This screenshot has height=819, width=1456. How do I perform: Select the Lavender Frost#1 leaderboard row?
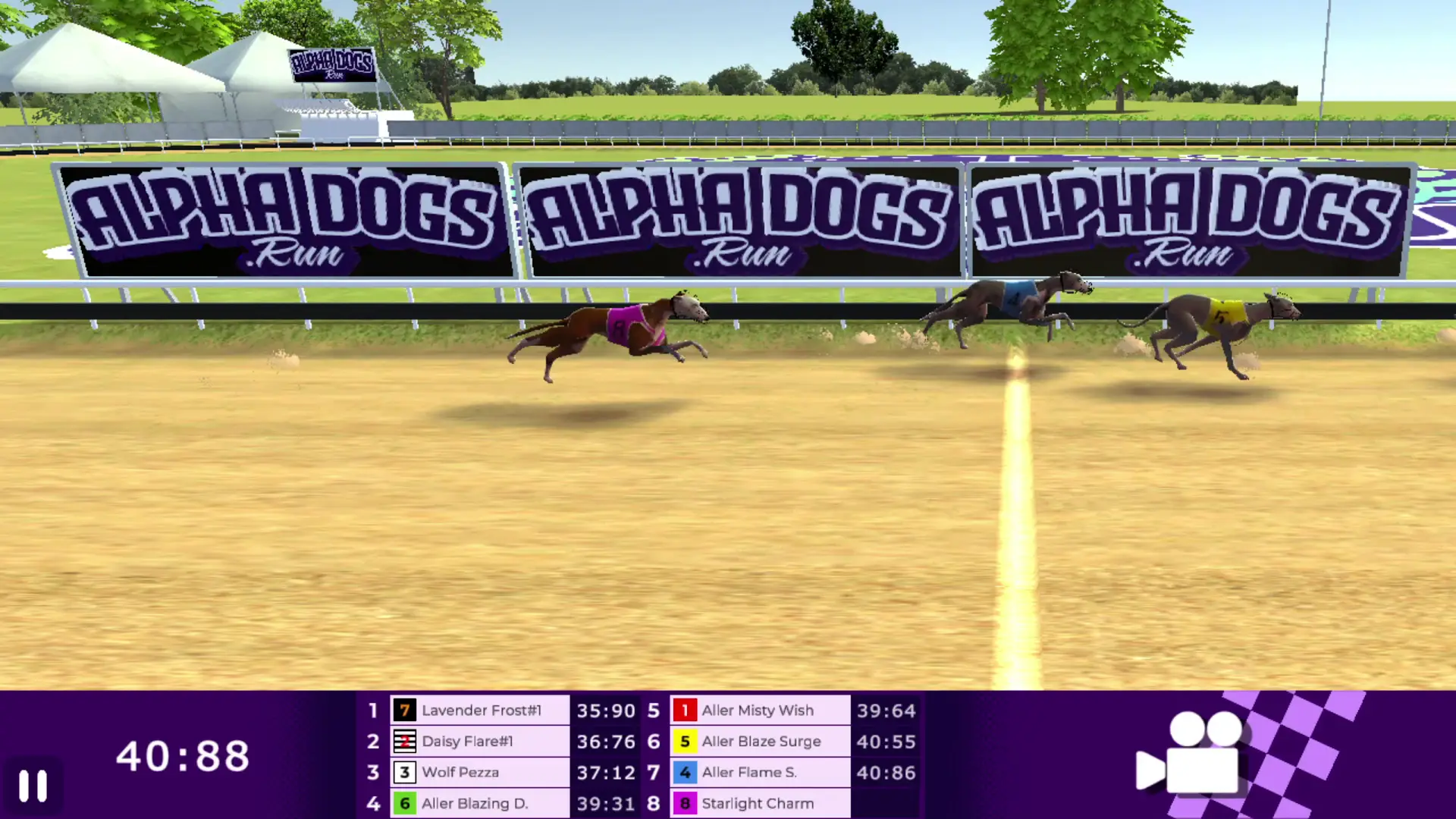pos(481,711)
